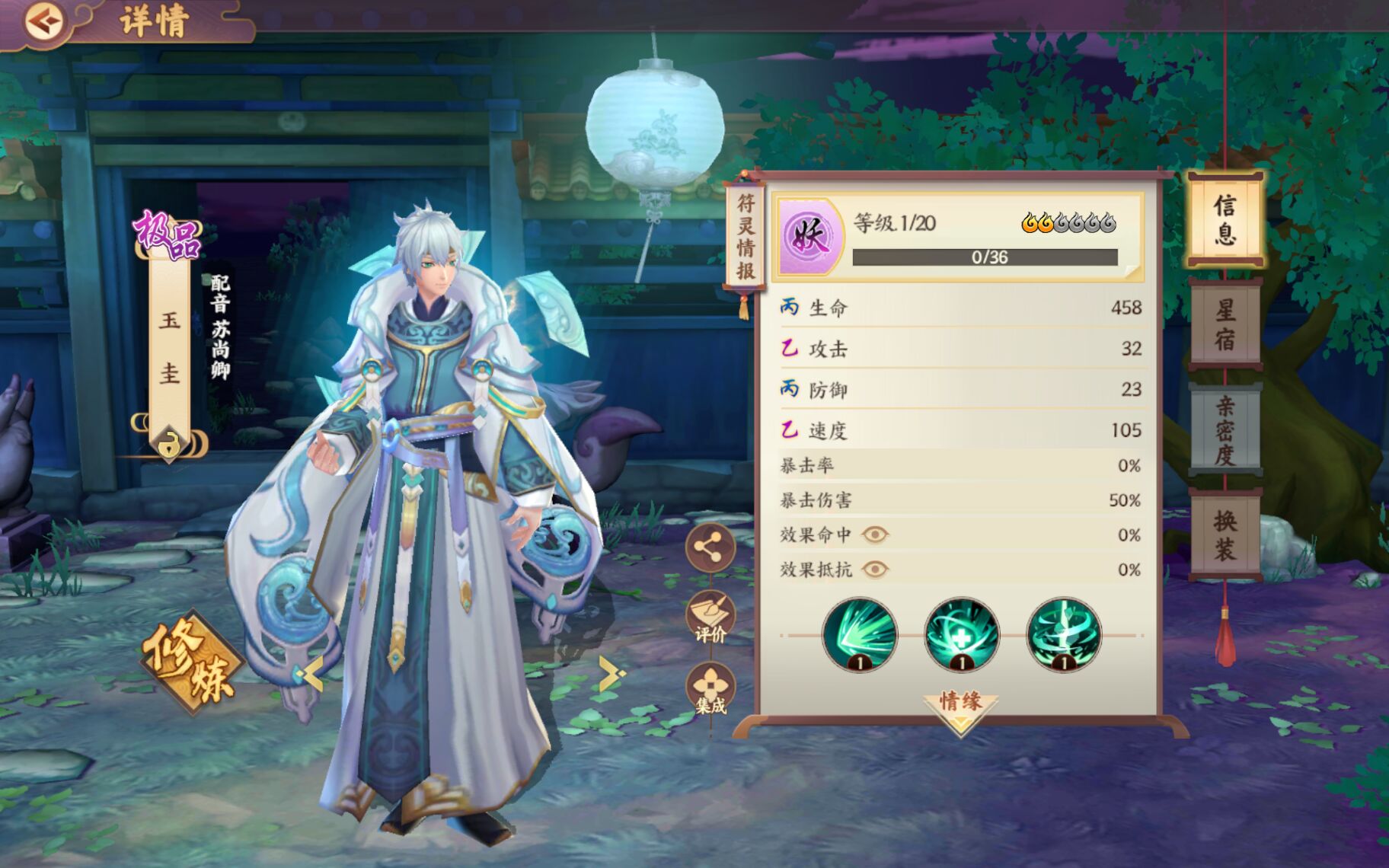This screenshot has height=868, width=1389.
Task: Select the healing cross skill icon
Action: click(962, 635)
